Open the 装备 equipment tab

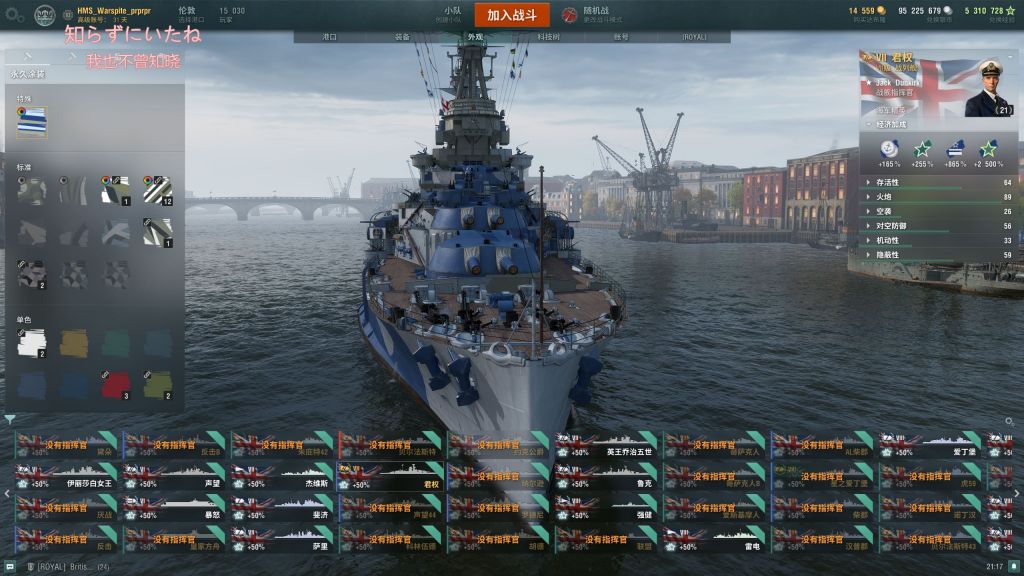tap(402, 37)
